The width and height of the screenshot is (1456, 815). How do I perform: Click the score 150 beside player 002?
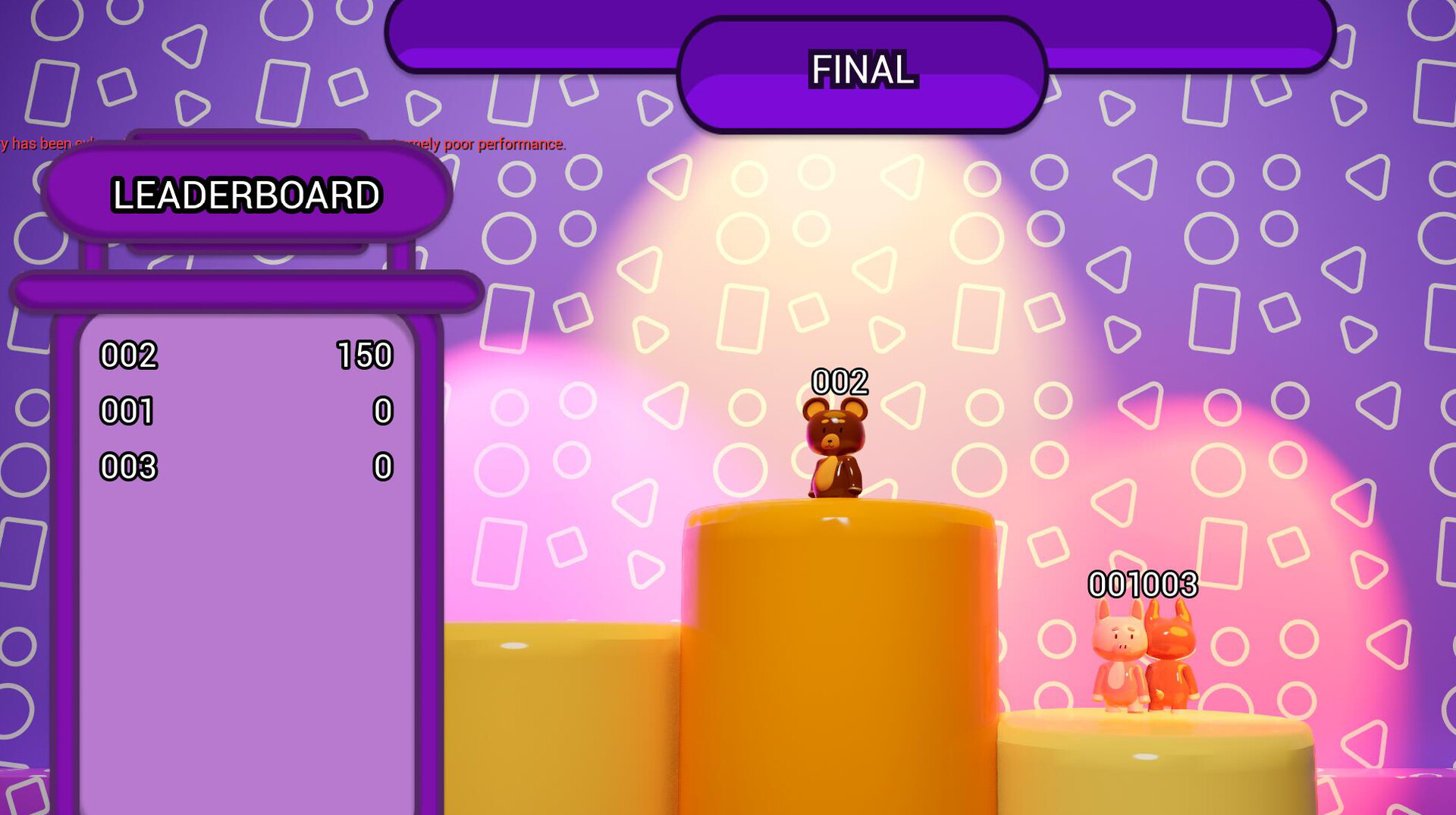point(365,357)
